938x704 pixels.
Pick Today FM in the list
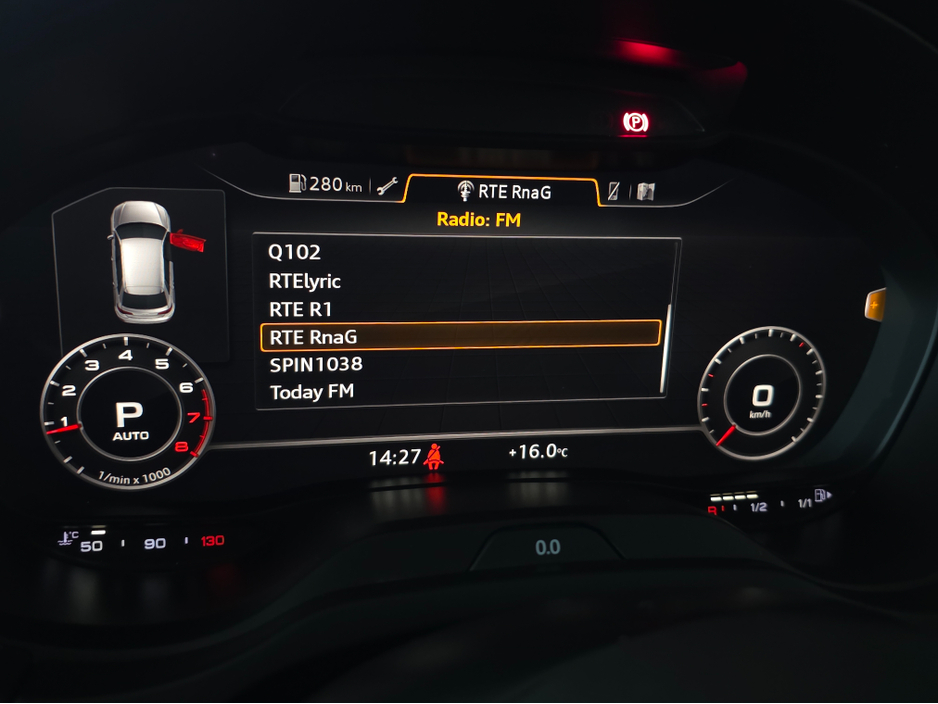(x=312, y=392)
